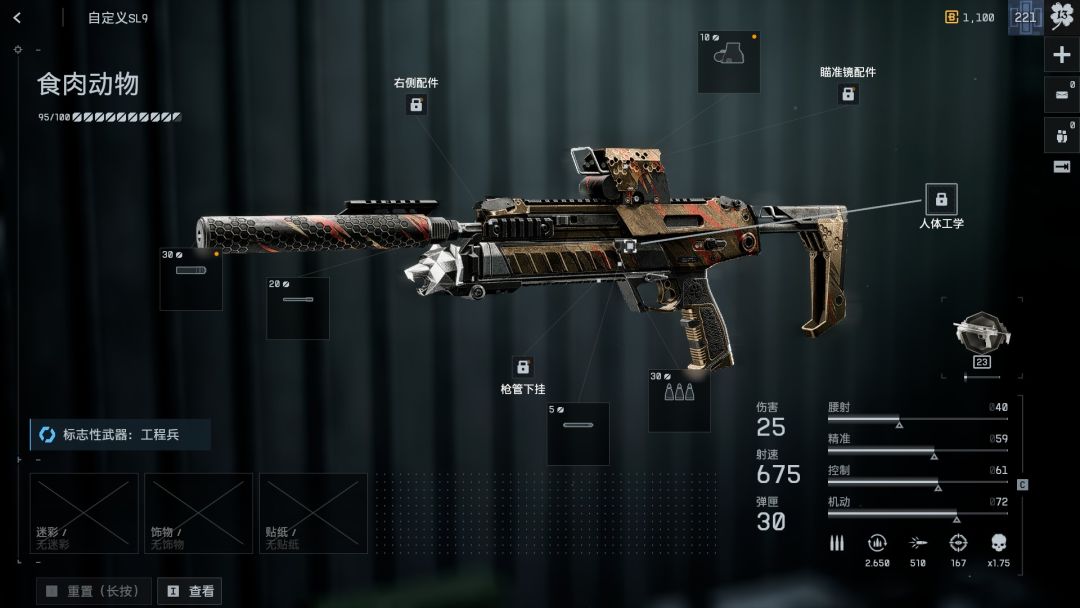Open the barrel attachment slot costing 20
This screenshot has width=1080, height=608.
(297, 308)
